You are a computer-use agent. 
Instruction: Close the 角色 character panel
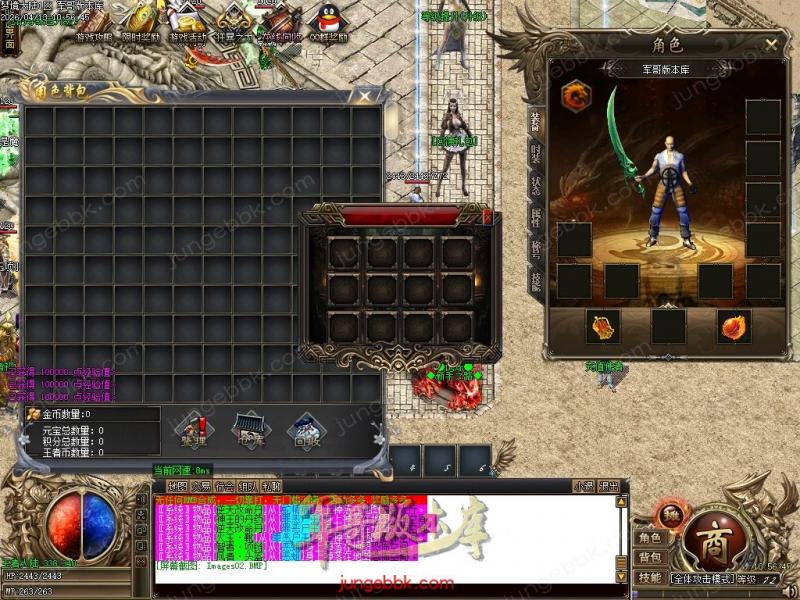[771, 45]
